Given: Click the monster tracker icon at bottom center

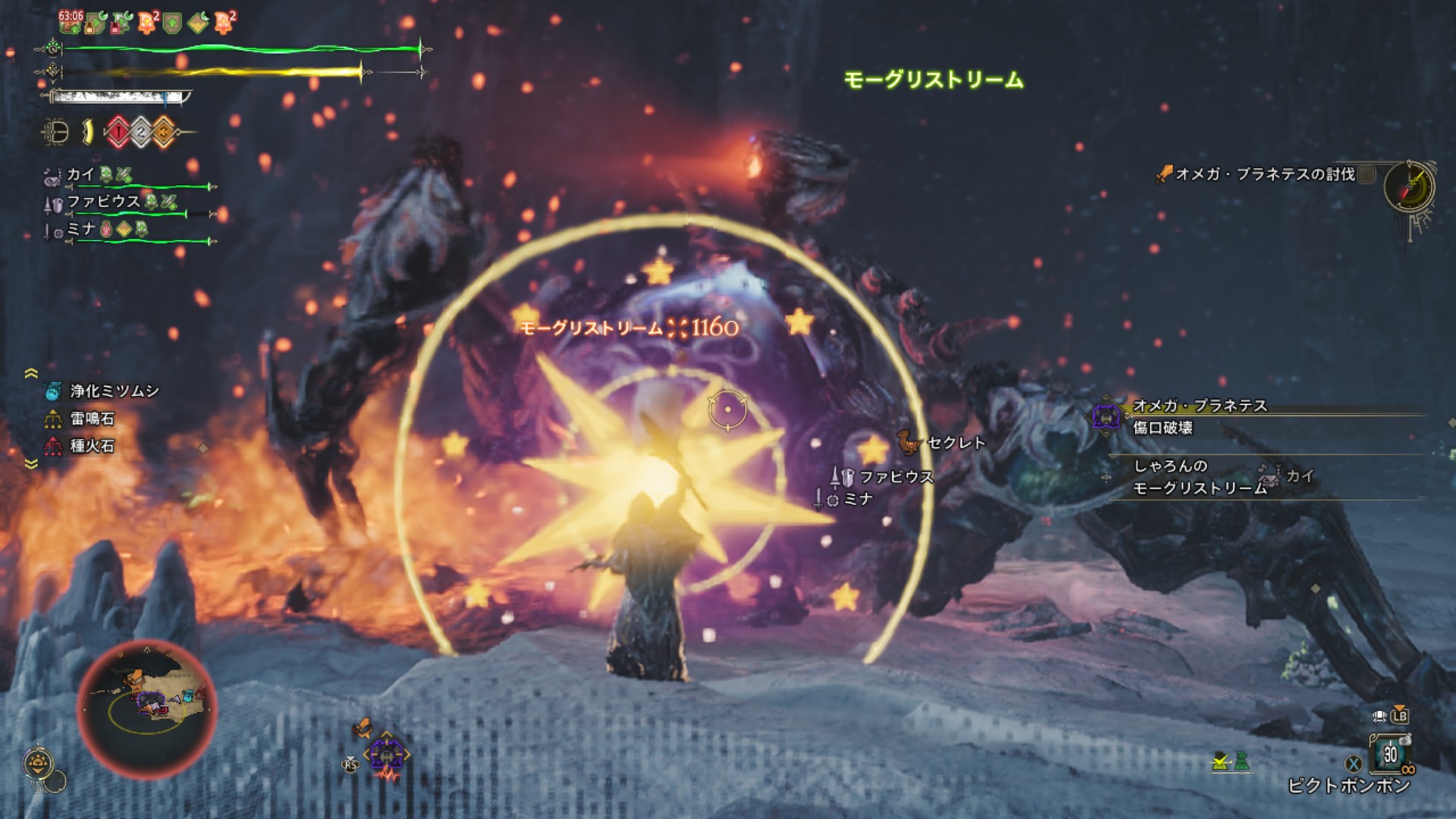Looking at the screenshot, I should pyautogui.click(x=386, y=755).
